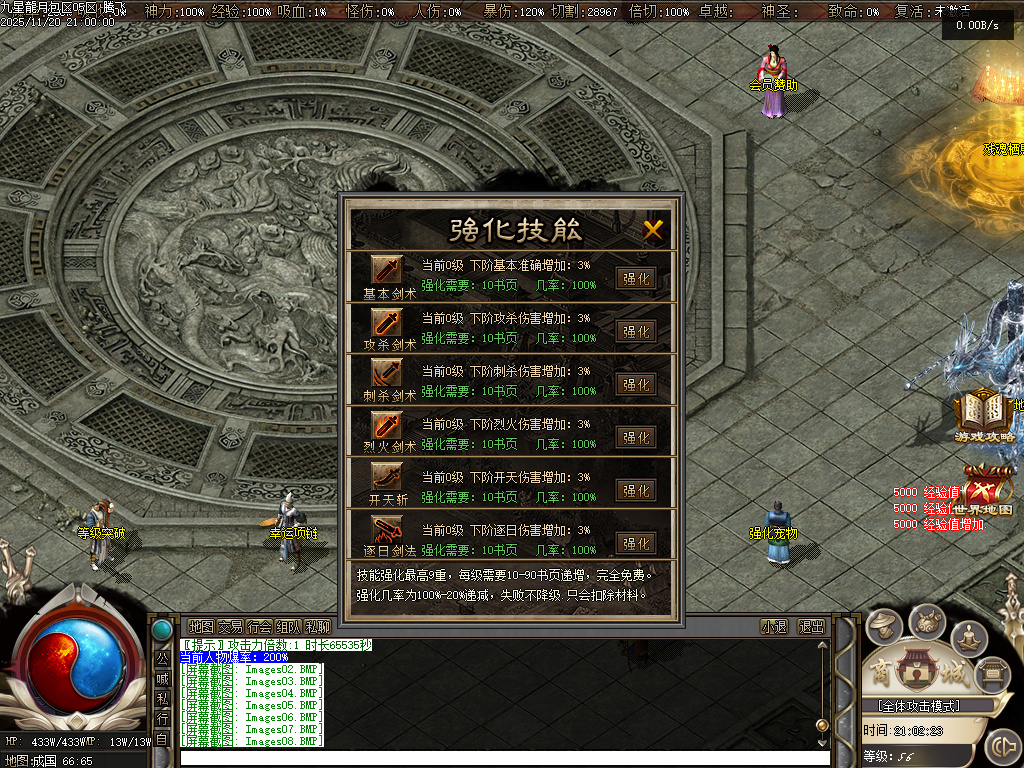1024x768 pixels.
Task: Exit the game with 退出
Action: click(x=811, y=627)
